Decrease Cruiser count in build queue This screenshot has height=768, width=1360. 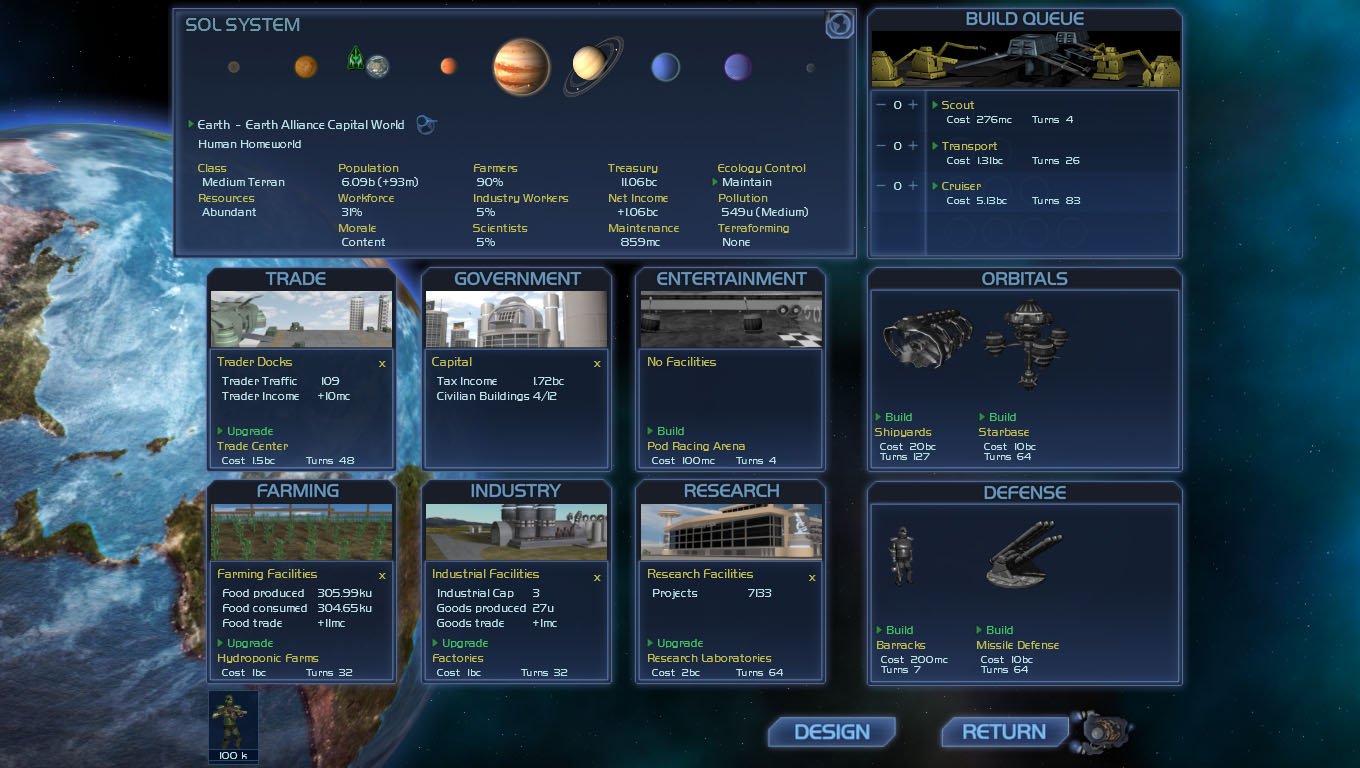point(881,186)
